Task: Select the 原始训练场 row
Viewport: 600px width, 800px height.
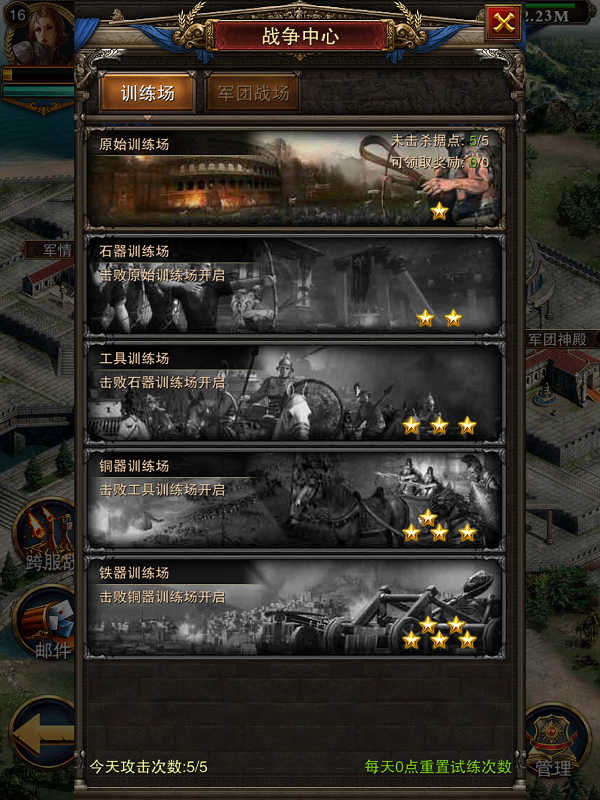Action: [295, 178]
